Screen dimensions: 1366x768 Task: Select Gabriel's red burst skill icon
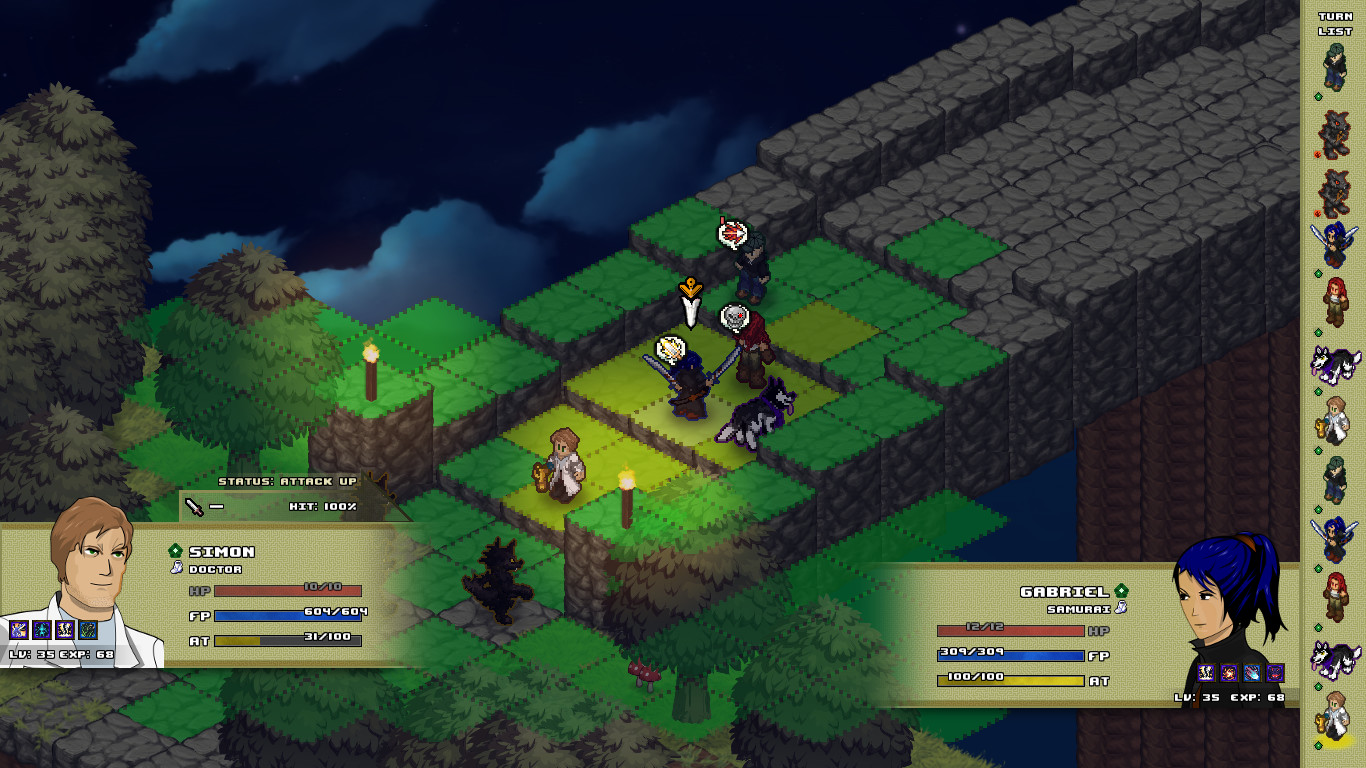tap(1229, 673)
